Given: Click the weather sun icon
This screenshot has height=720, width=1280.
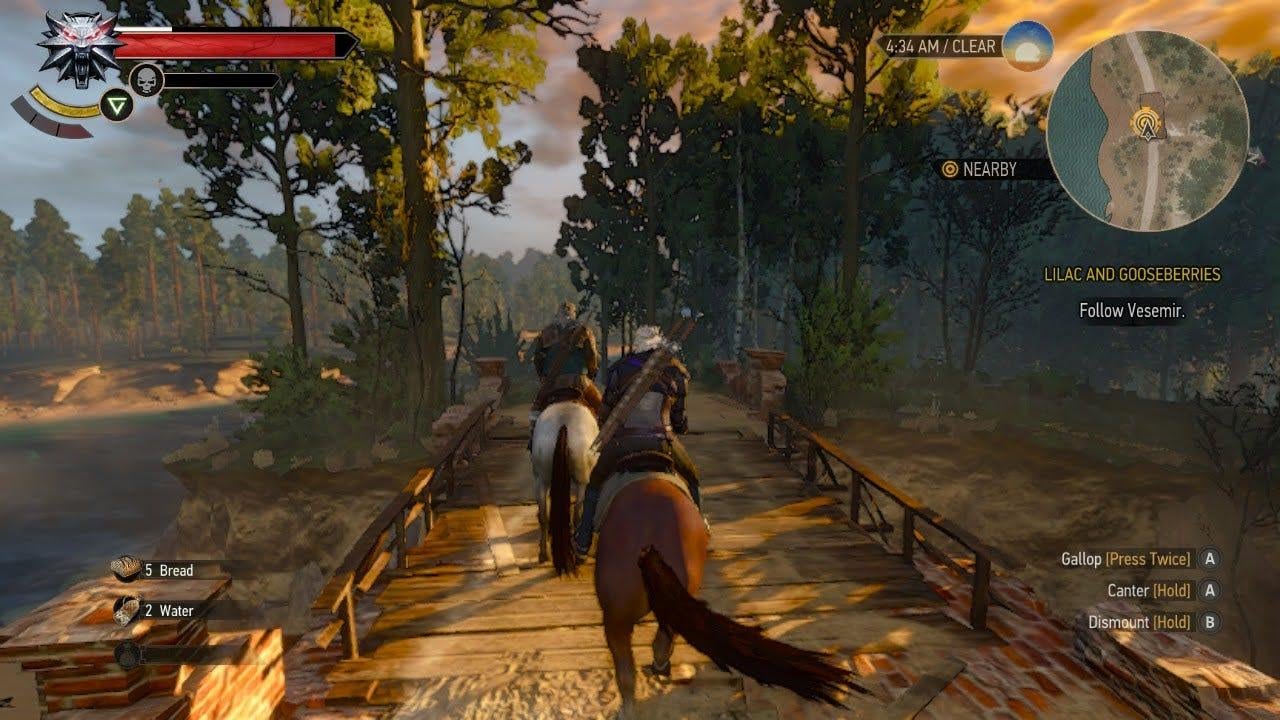Looking at the screenshot, I should [1027, 45].
